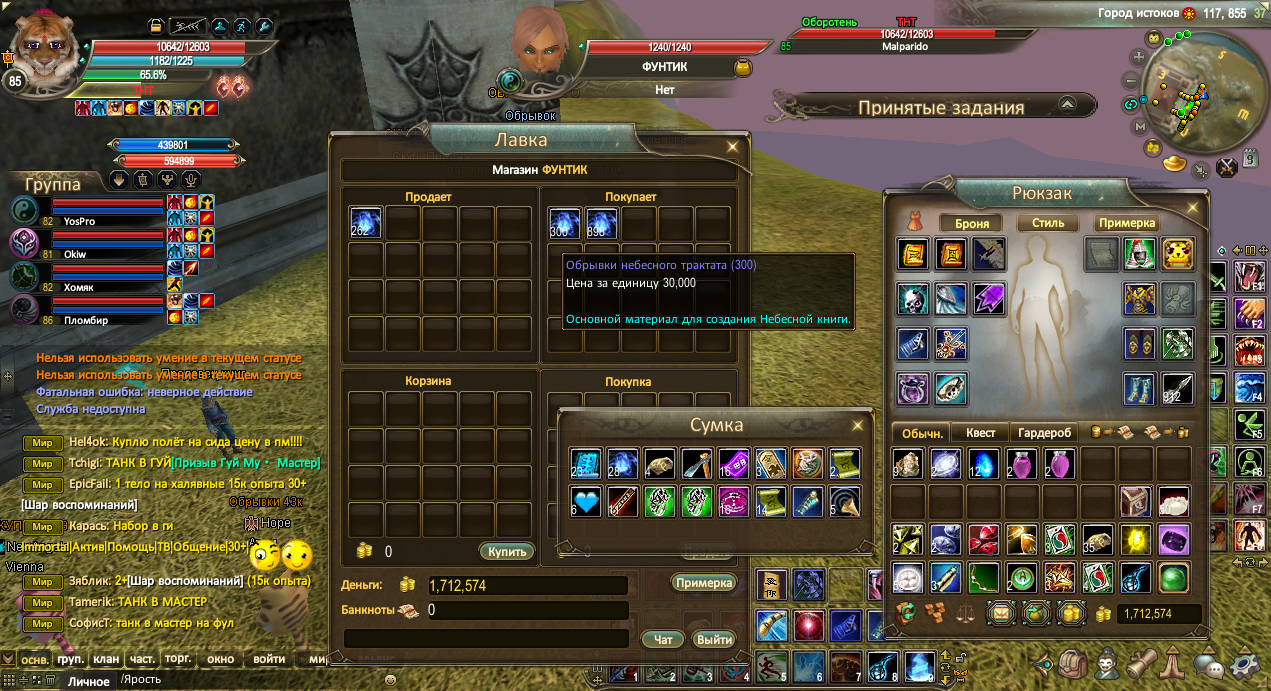Open the Чат button in the shop
The width and height of the screenshot is (1271, 691).
click(x=662, y=639)
